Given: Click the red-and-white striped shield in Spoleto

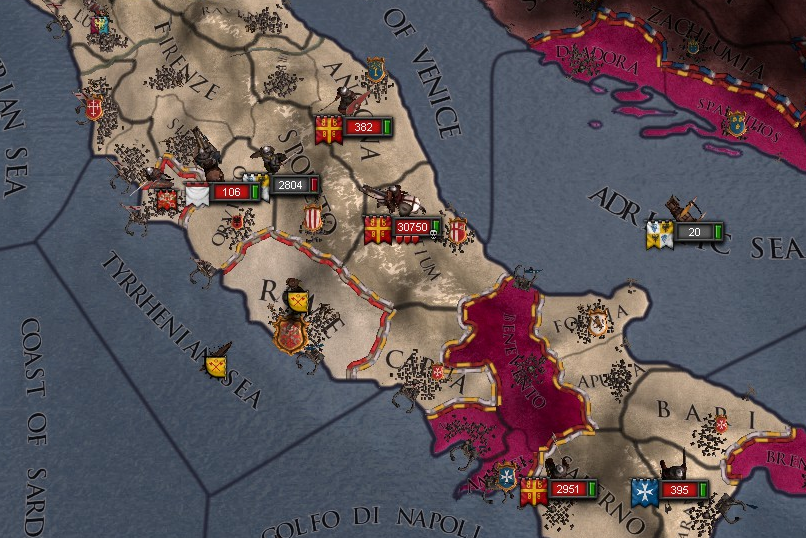Looking at the screenshot, I should click(x=313, y=218).
